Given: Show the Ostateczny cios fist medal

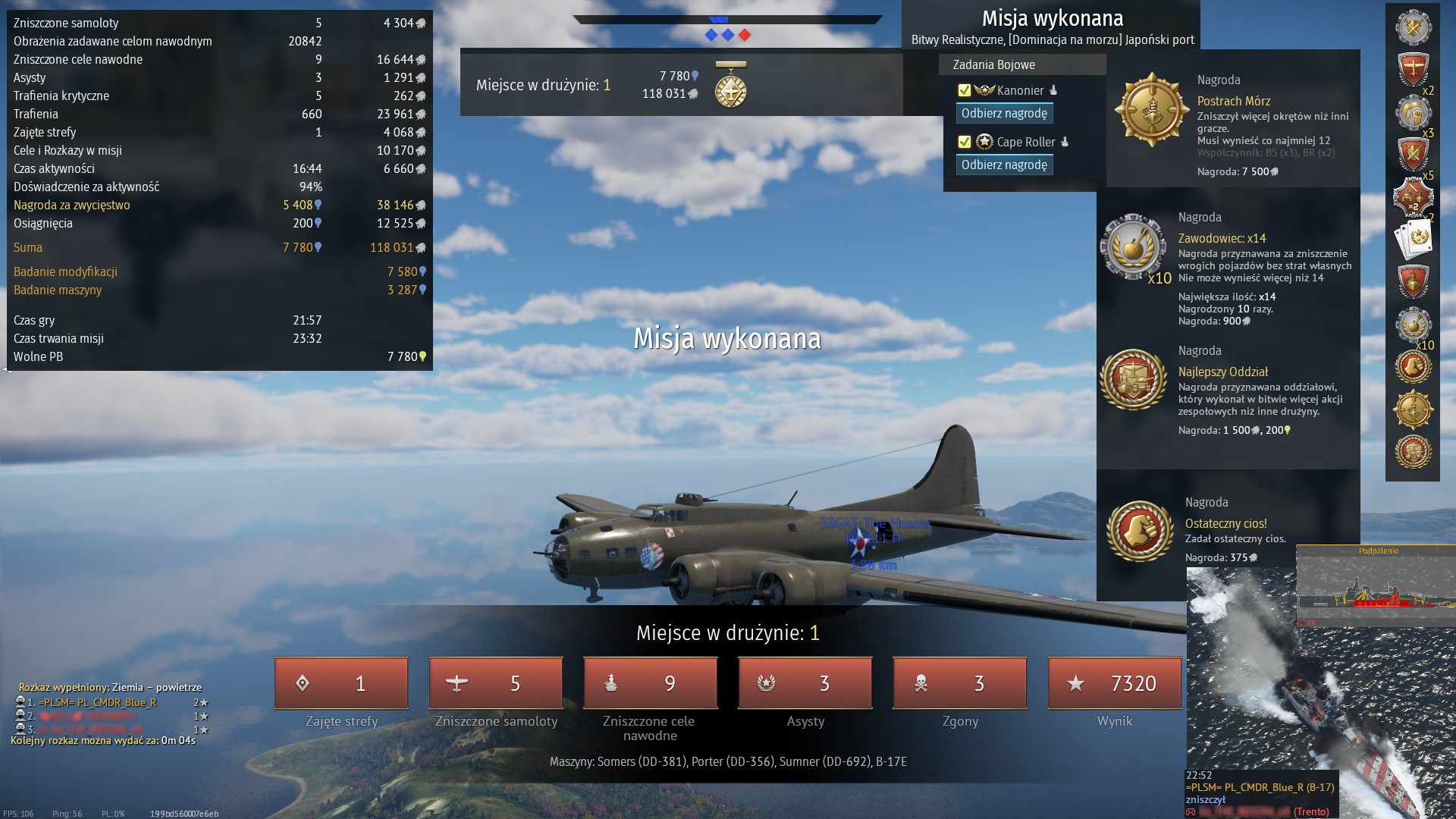Looking at the screenshot, I should tap(1139, 531).
